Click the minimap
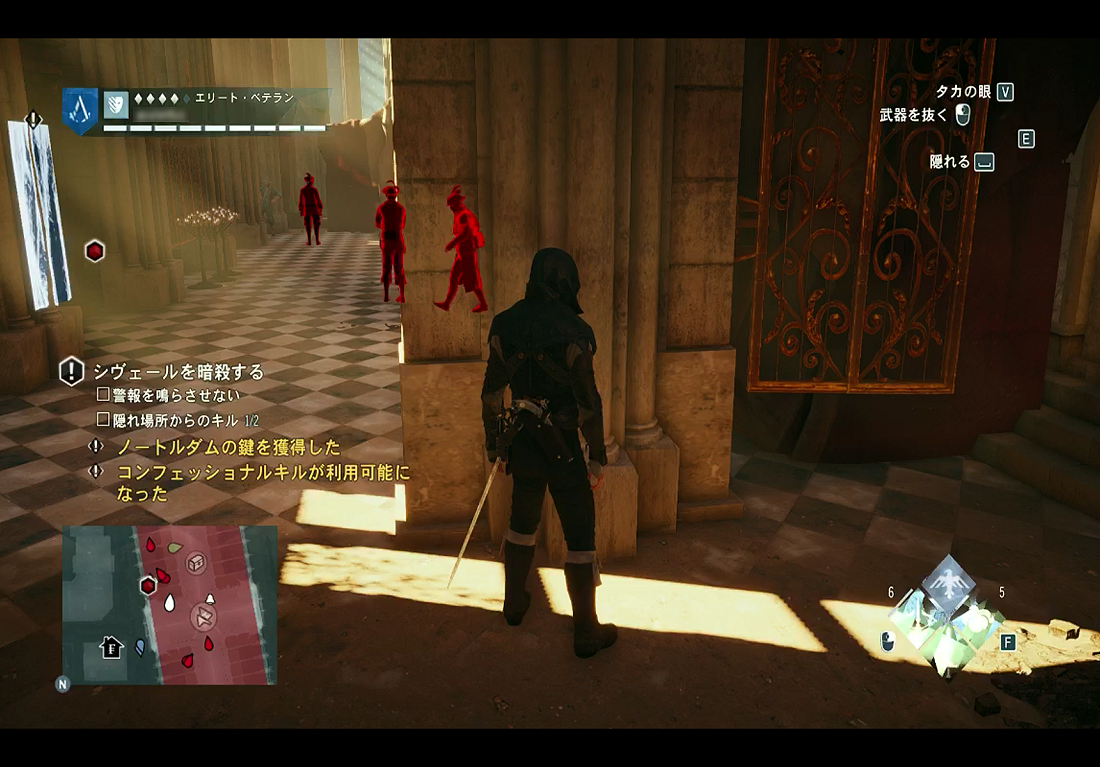Viewport: 1100px width, 767px height. [x=169, y=605]
